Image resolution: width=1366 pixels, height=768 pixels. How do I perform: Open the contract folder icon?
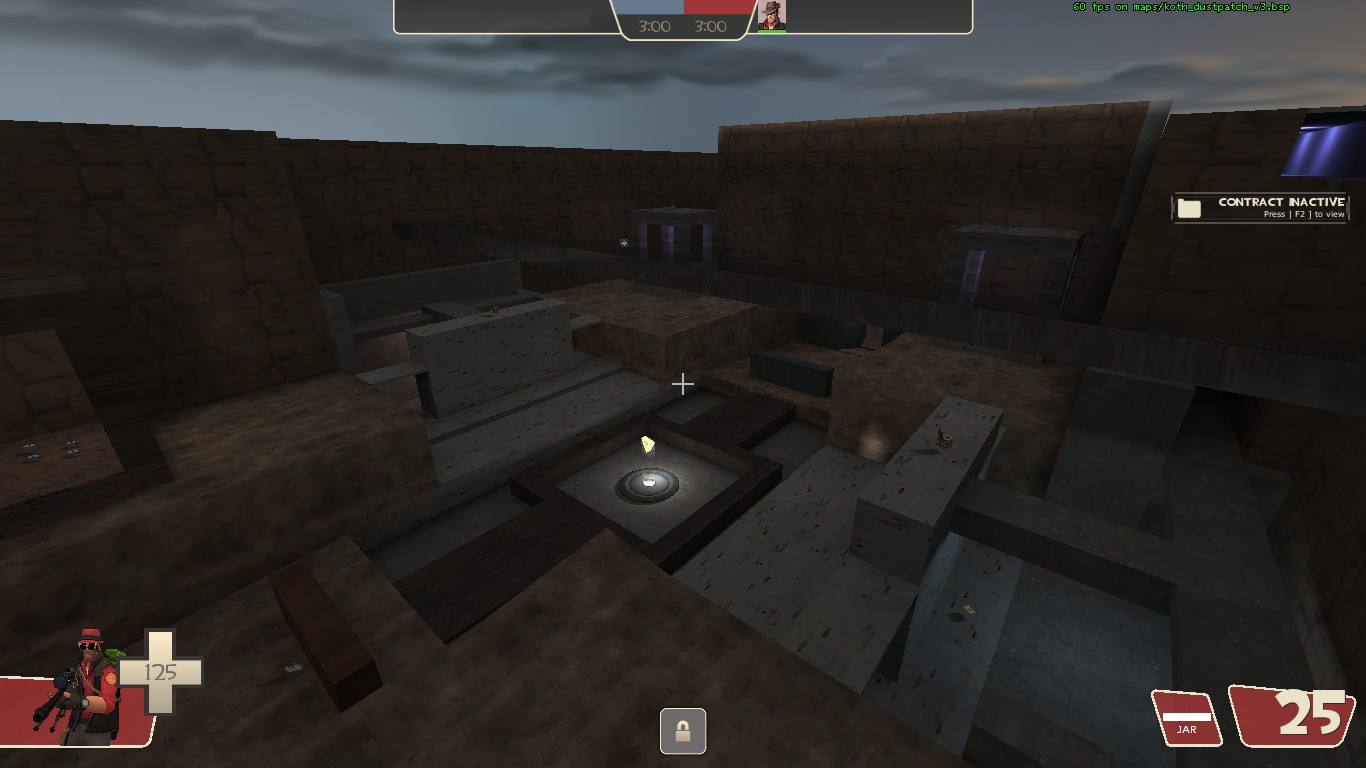click(x=1188, y=207)
